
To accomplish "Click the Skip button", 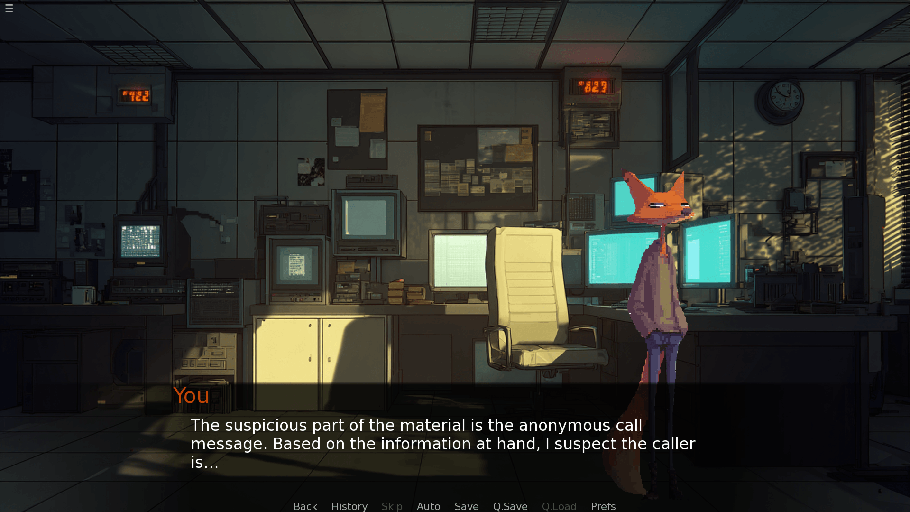I will coord(392,506).
